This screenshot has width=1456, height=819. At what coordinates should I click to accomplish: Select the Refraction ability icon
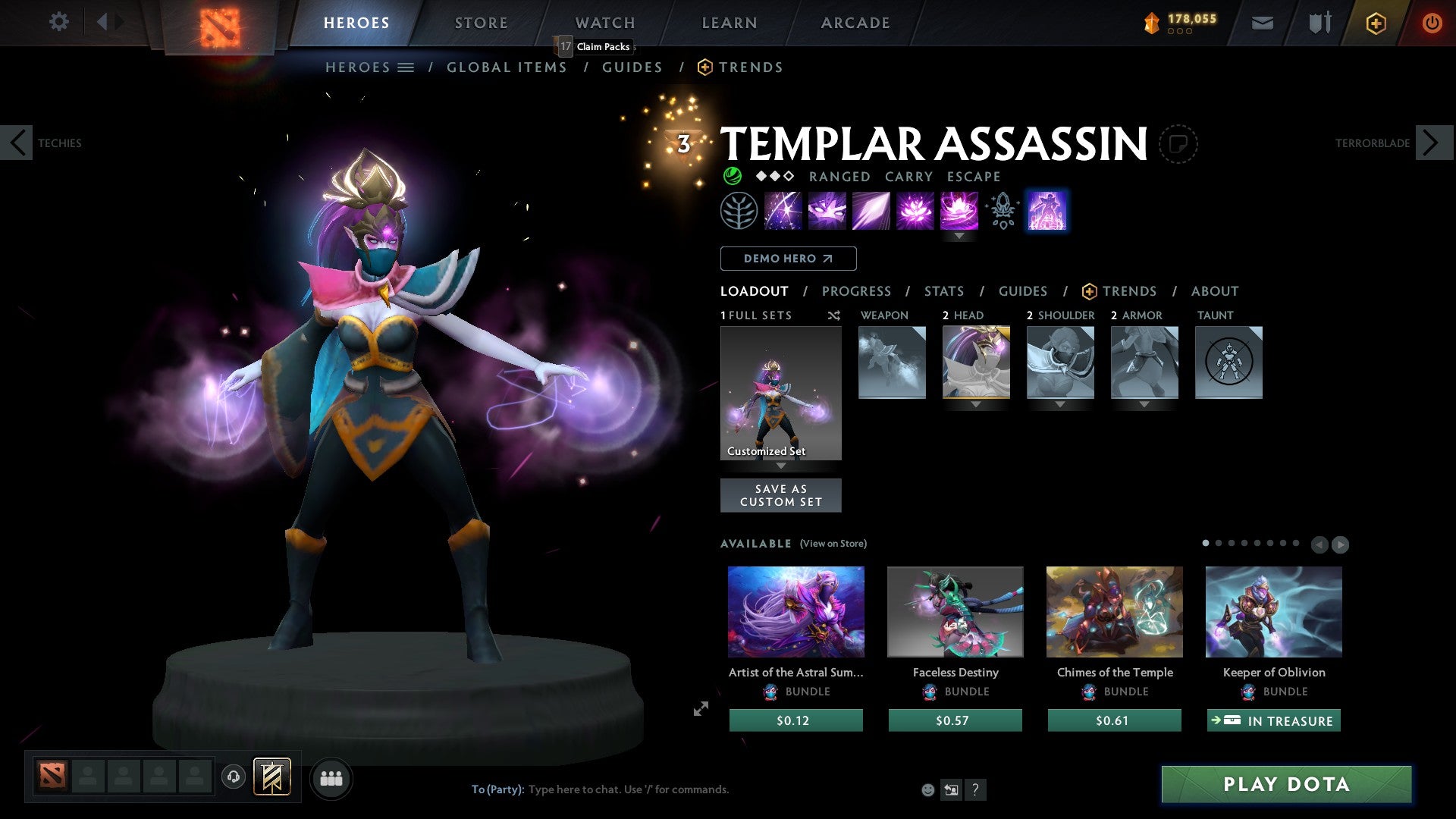click(x=784, y=210)
